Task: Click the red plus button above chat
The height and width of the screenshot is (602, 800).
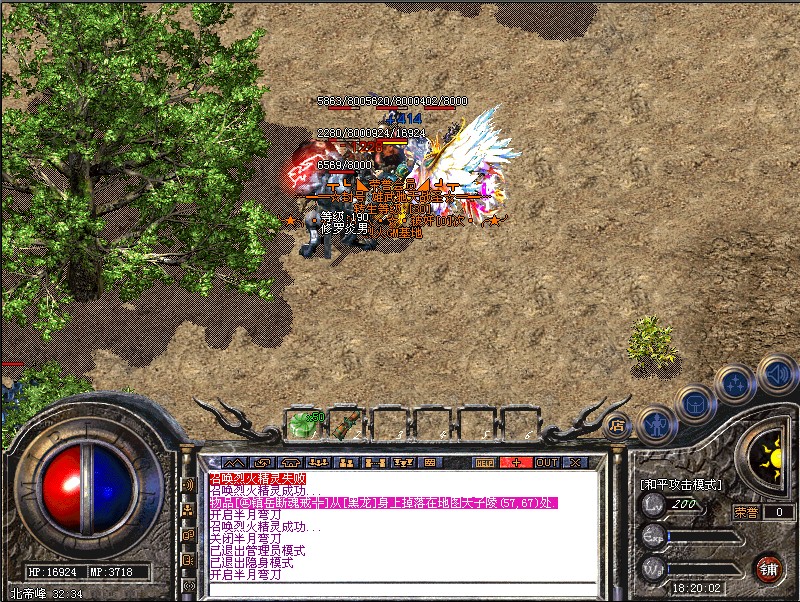Action: (516, 463)
